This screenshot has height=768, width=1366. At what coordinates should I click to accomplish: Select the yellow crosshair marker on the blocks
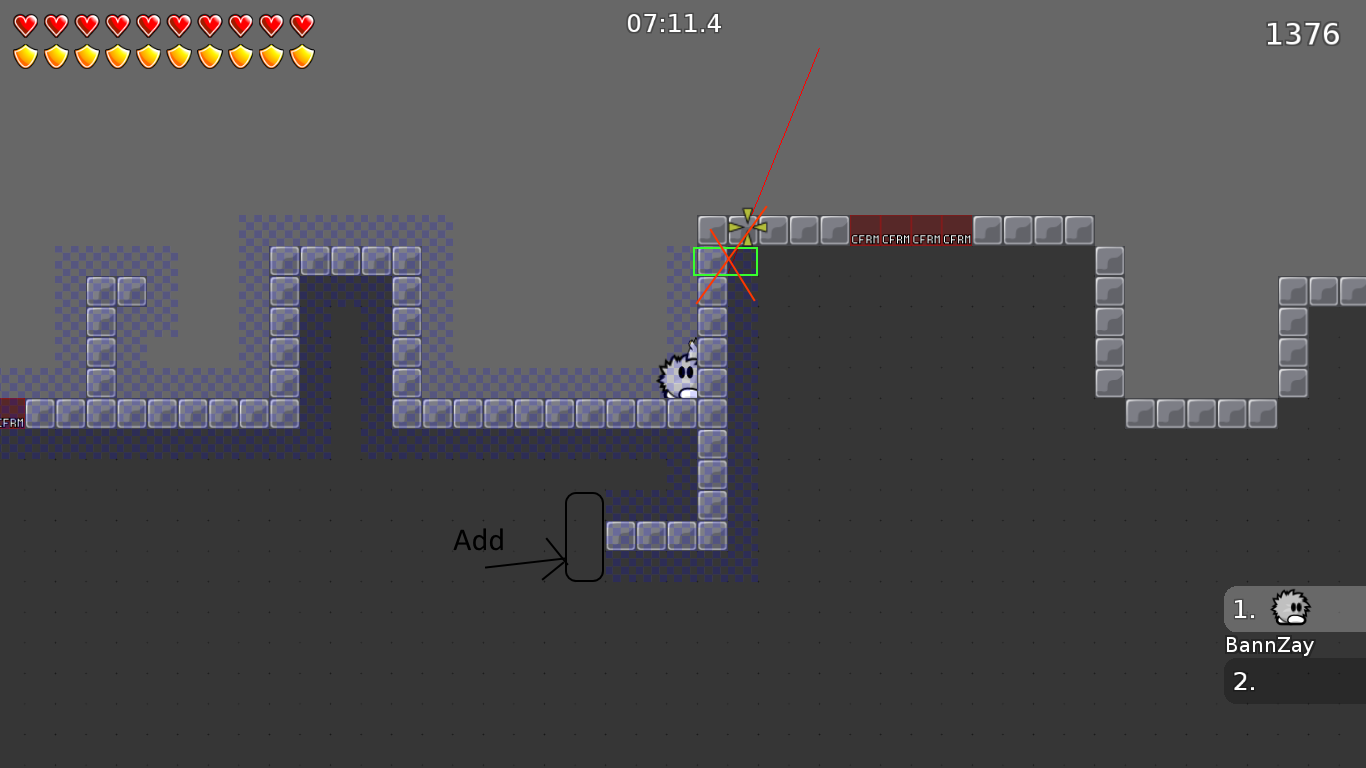tap(747, 228)
